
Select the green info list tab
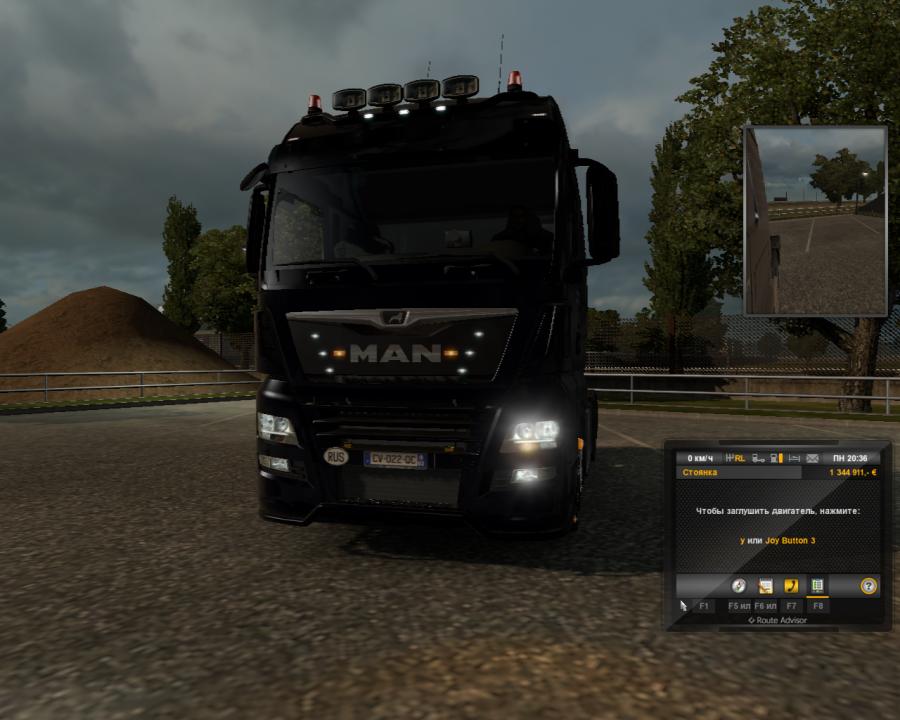click(x=817, y=586)
